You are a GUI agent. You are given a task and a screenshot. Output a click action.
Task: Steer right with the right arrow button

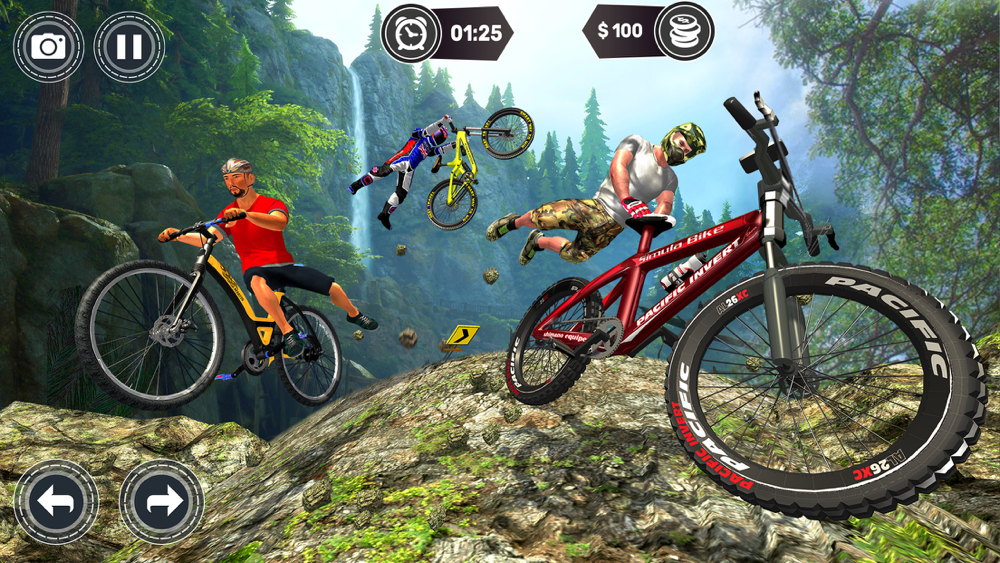click(161, 502)
